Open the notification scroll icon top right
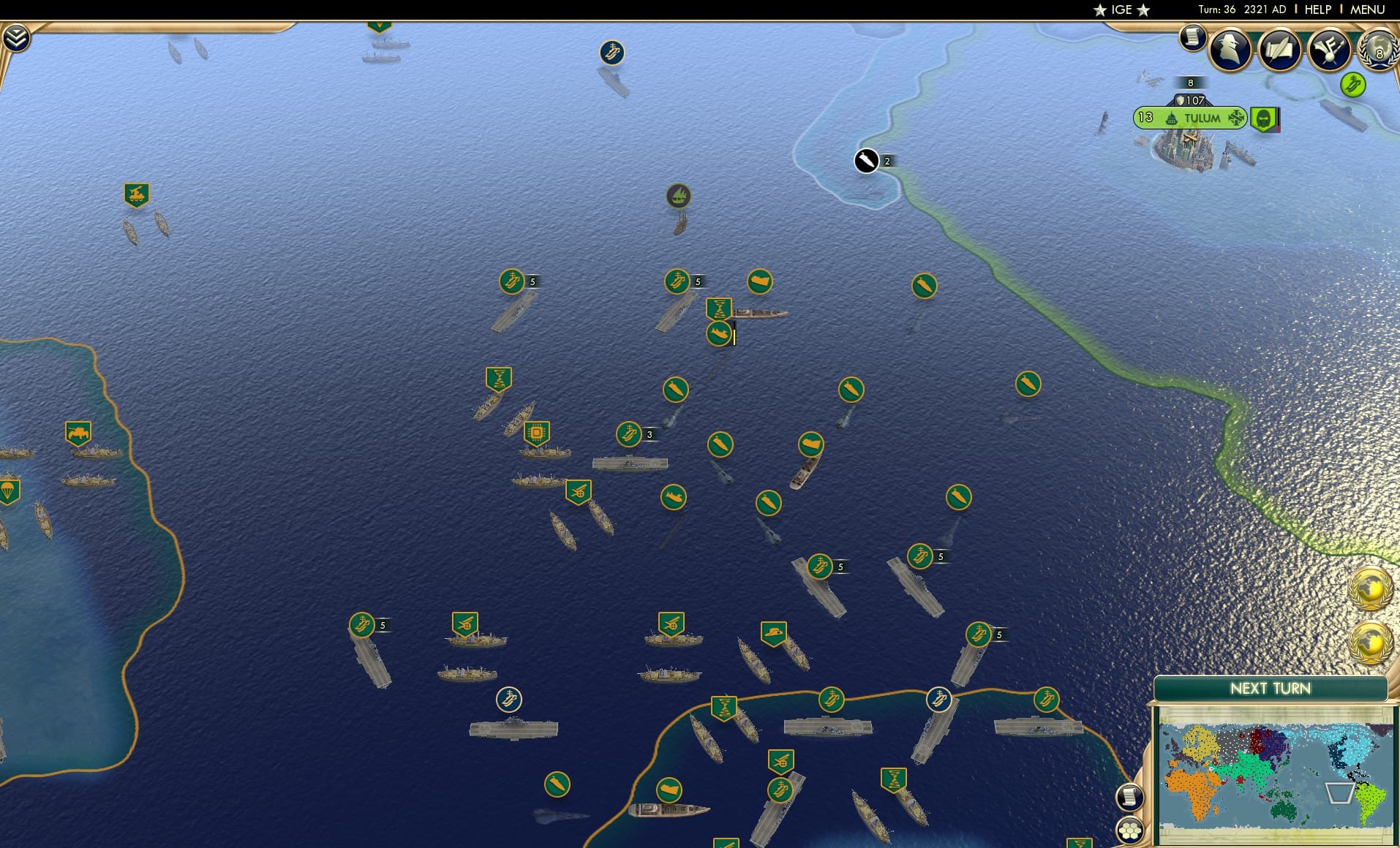Viewport: 1400px width, 848px height. [1193, 38]
